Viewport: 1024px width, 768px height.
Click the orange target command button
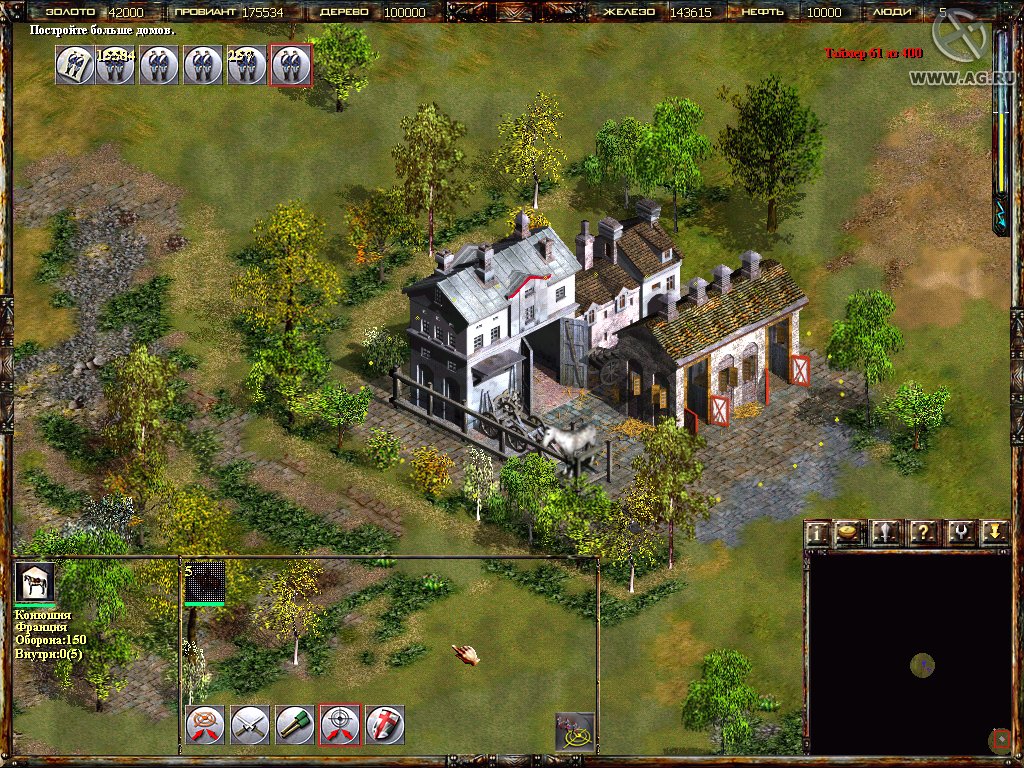(x=204, y=725)
